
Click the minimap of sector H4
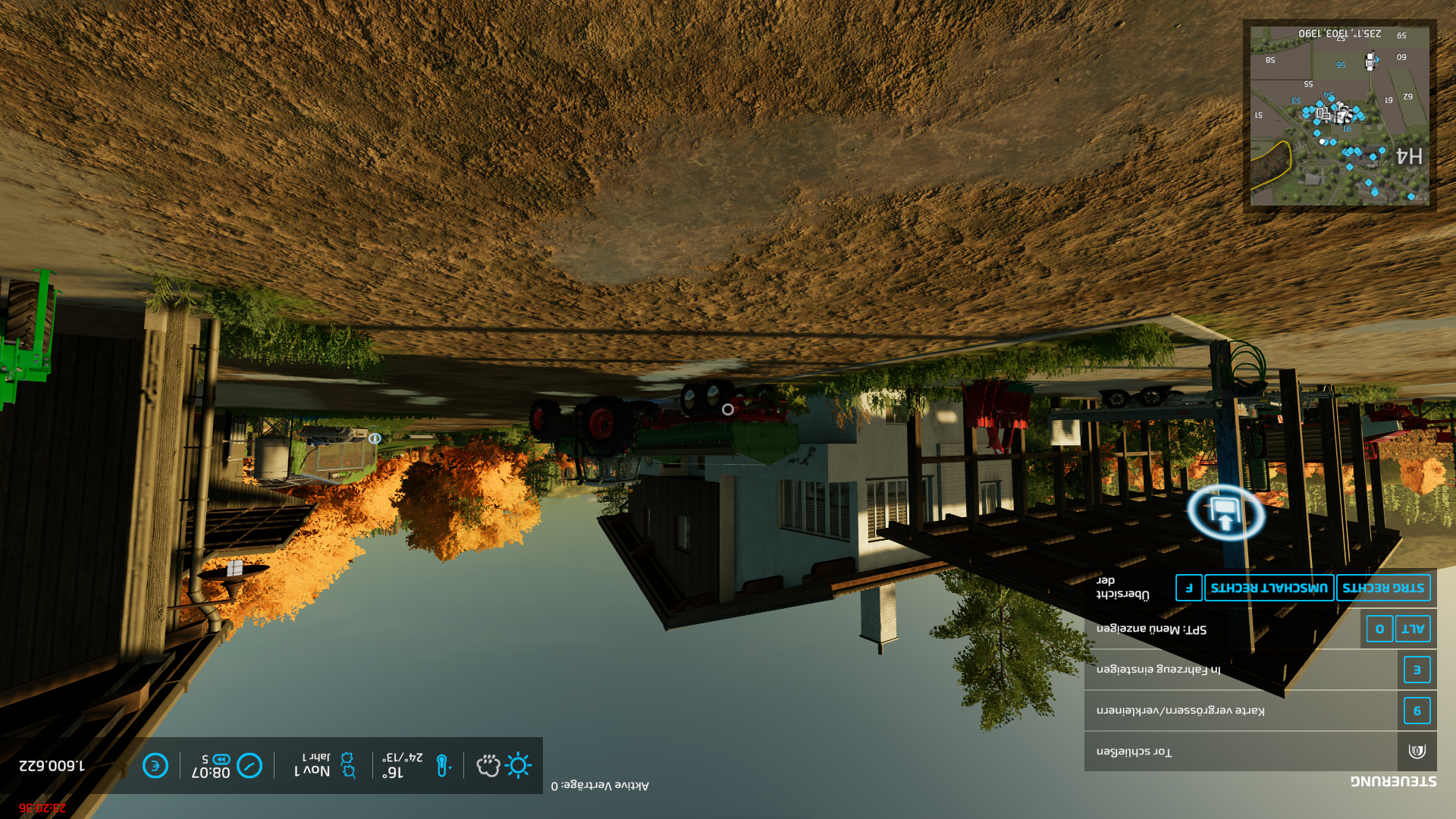tap(1339, 116)
